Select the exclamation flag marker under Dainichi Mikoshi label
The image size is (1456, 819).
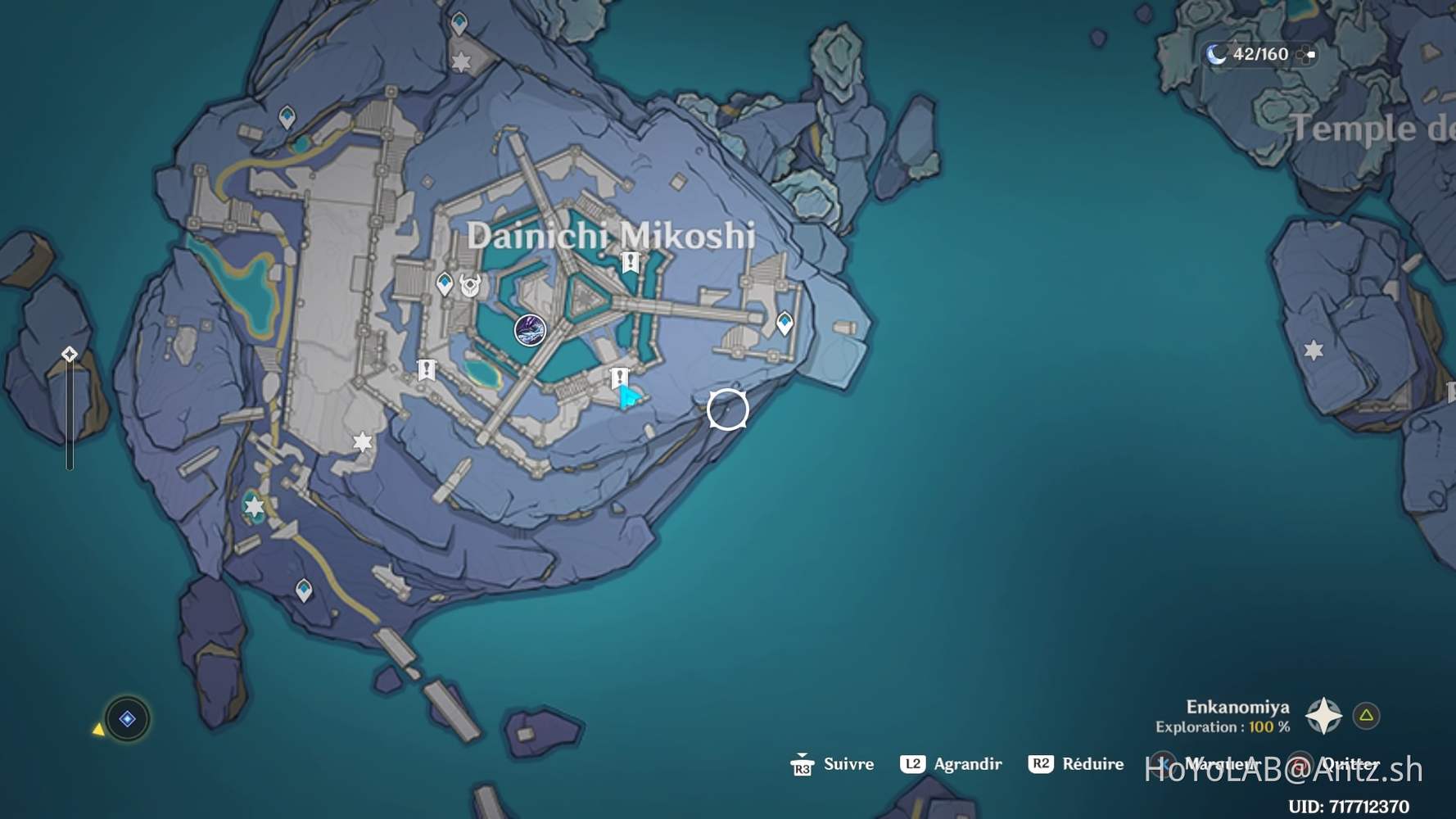(630, 262)
